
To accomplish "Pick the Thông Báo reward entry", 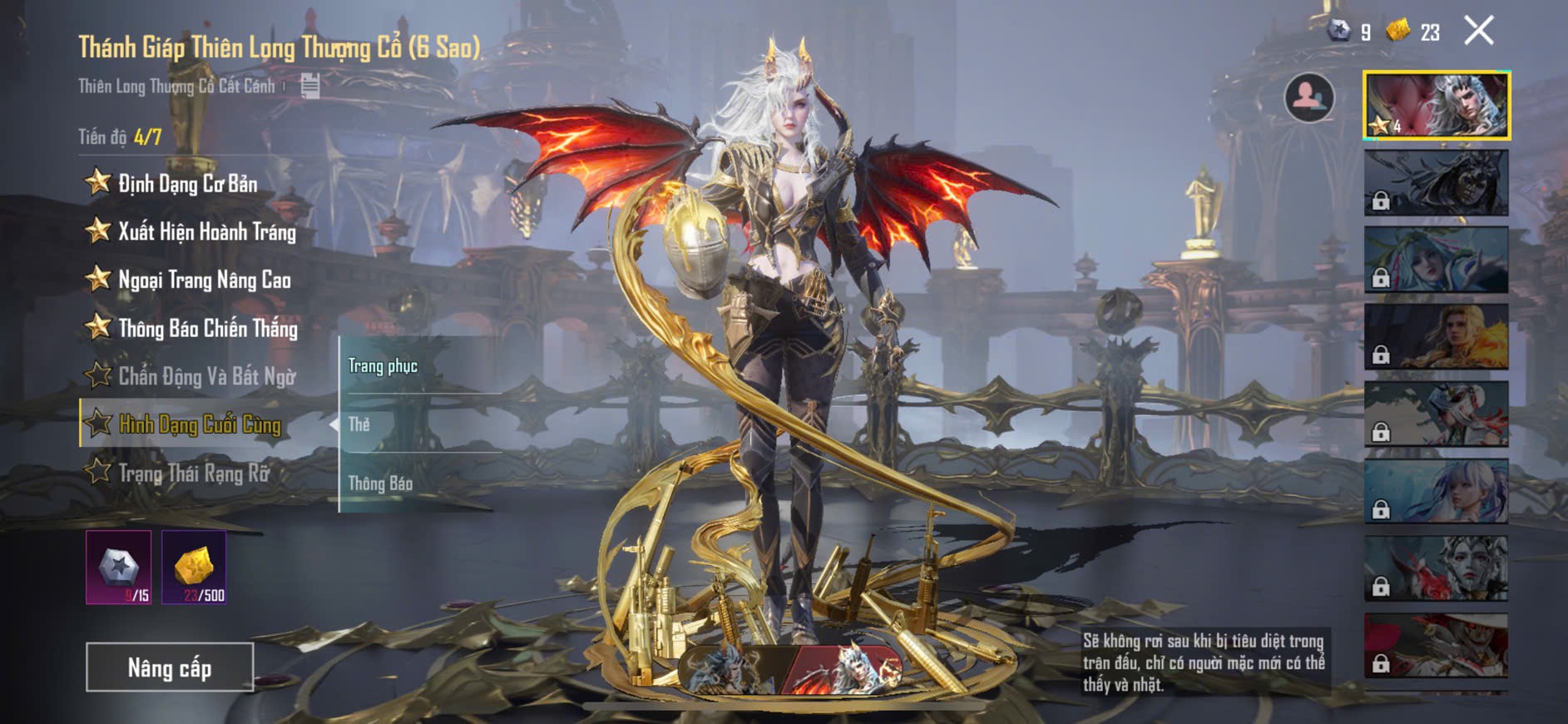I will pos(380,483).
